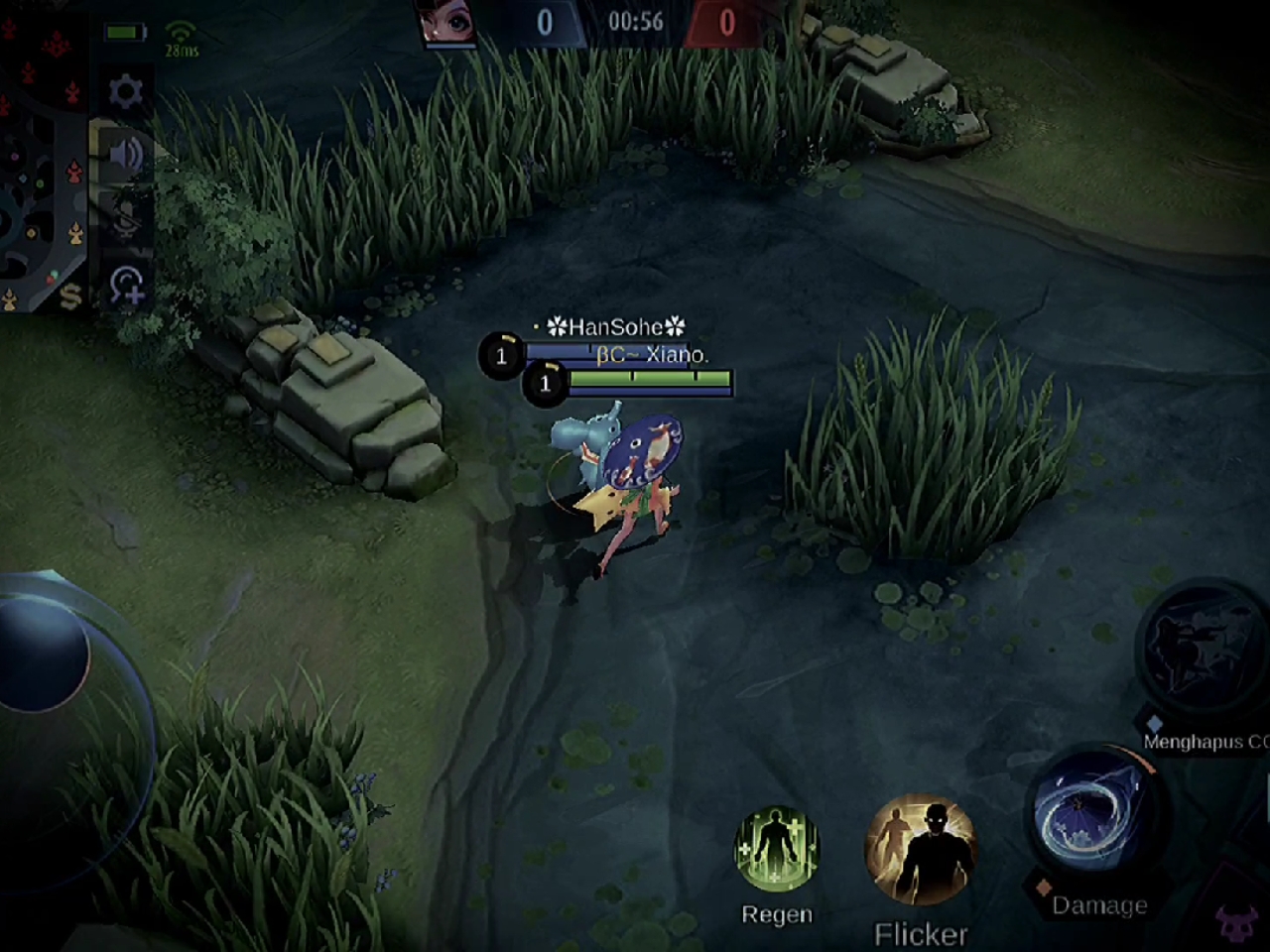Viewport: 1270px width, 952px height.
Task: Open the gear settings icon
Action: (126, 92)
